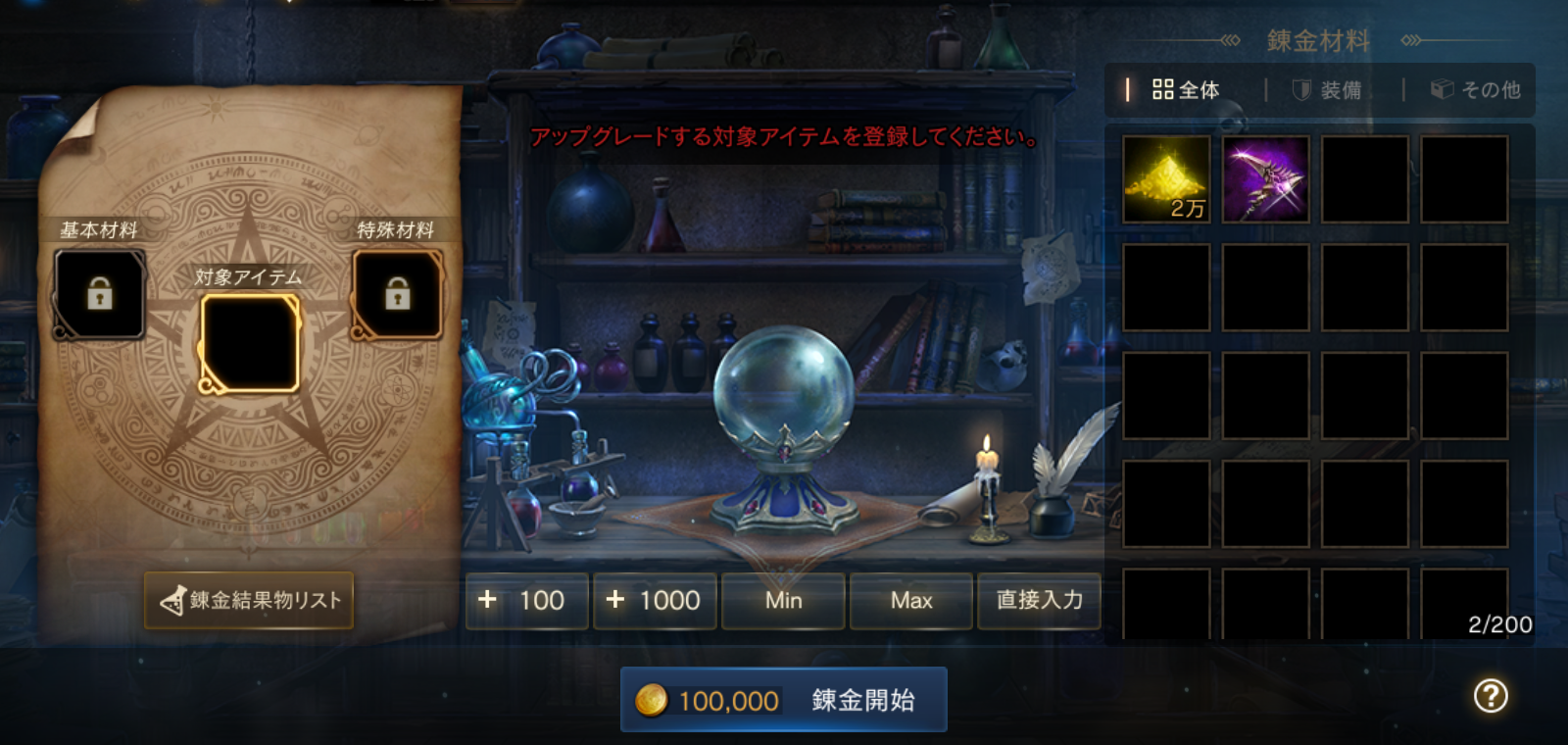The image size is (1568, 745).
Task: Open the question mark help button
Action: pyautogui.click(x=1491, y=696)
